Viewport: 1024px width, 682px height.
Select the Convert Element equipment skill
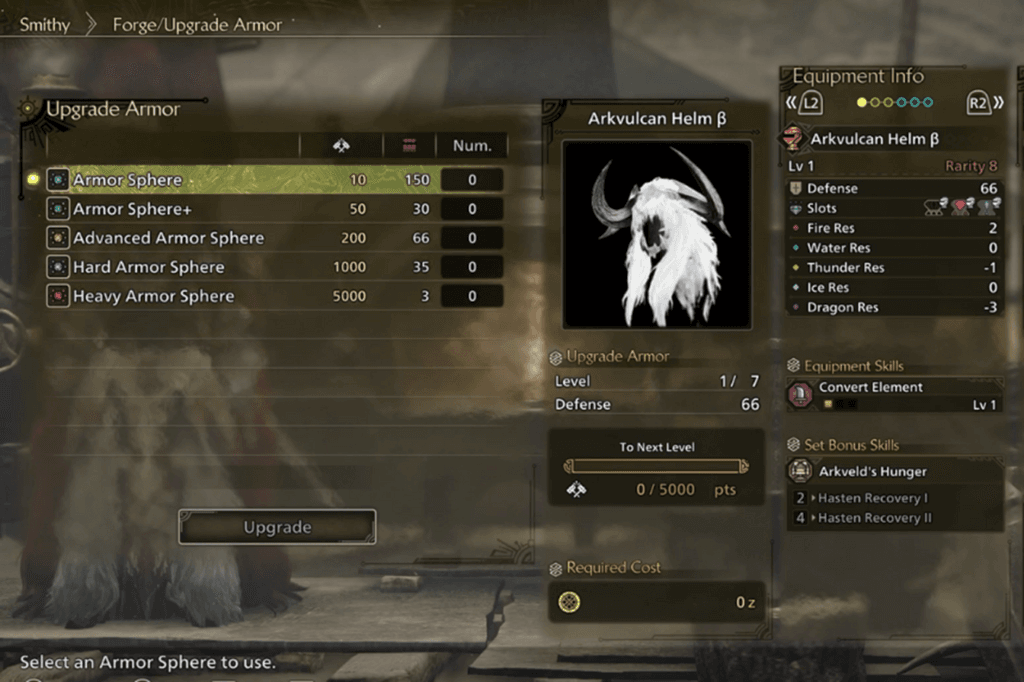tap(871, 387)
